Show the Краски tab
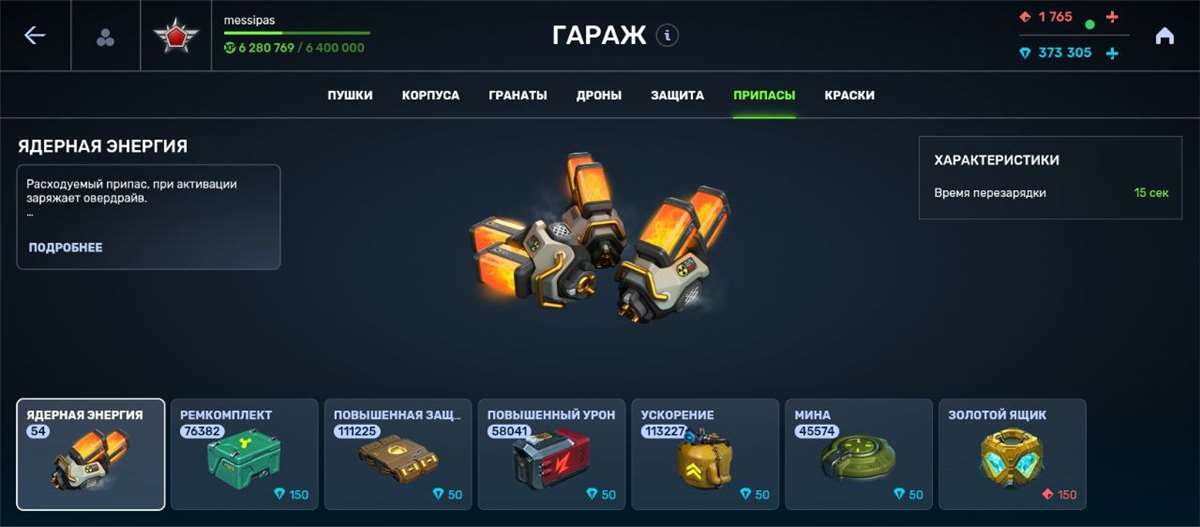The image size is (1200, 527). [x=850, y=96]
